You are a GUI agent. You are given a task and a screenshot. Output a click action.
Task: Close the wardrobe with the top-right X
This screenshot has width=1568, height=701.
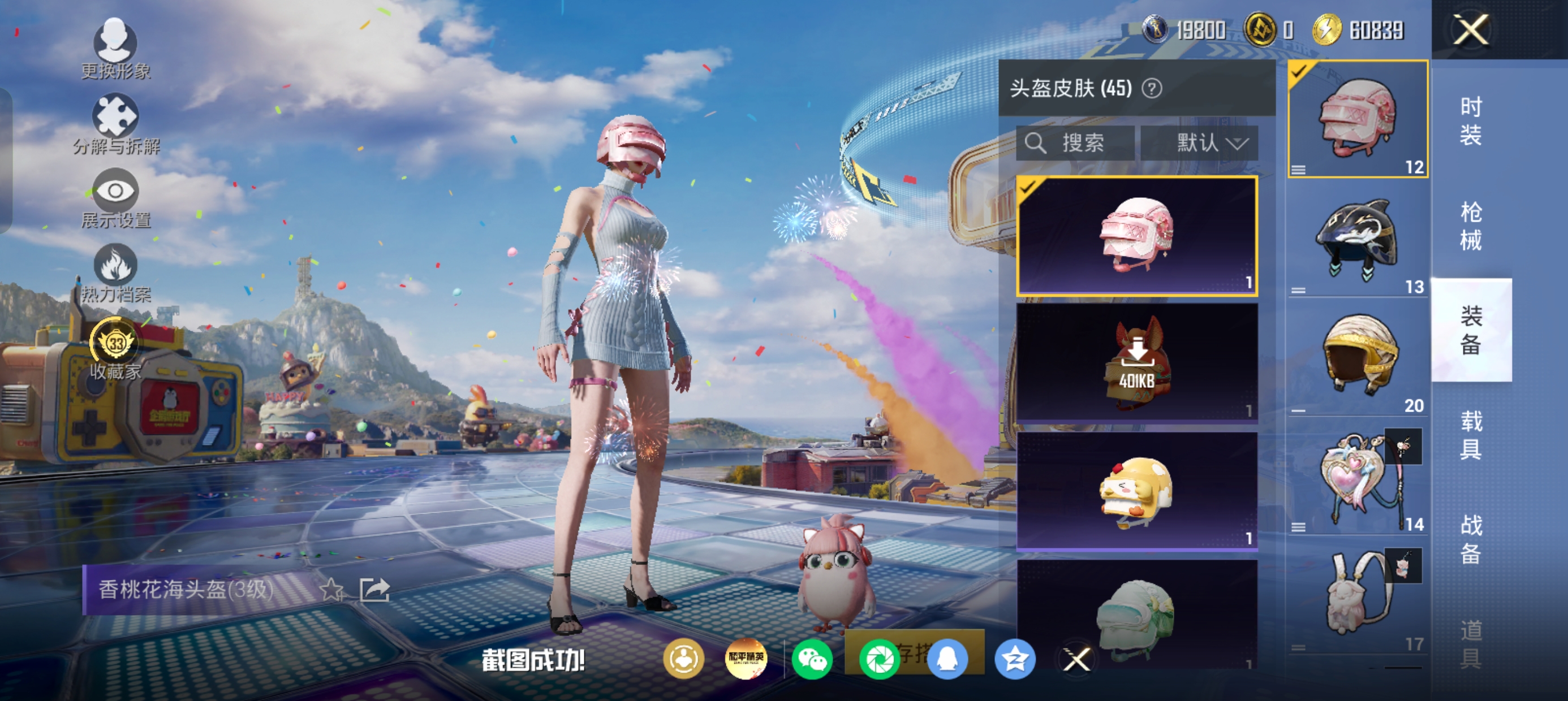pos(1471,30)
